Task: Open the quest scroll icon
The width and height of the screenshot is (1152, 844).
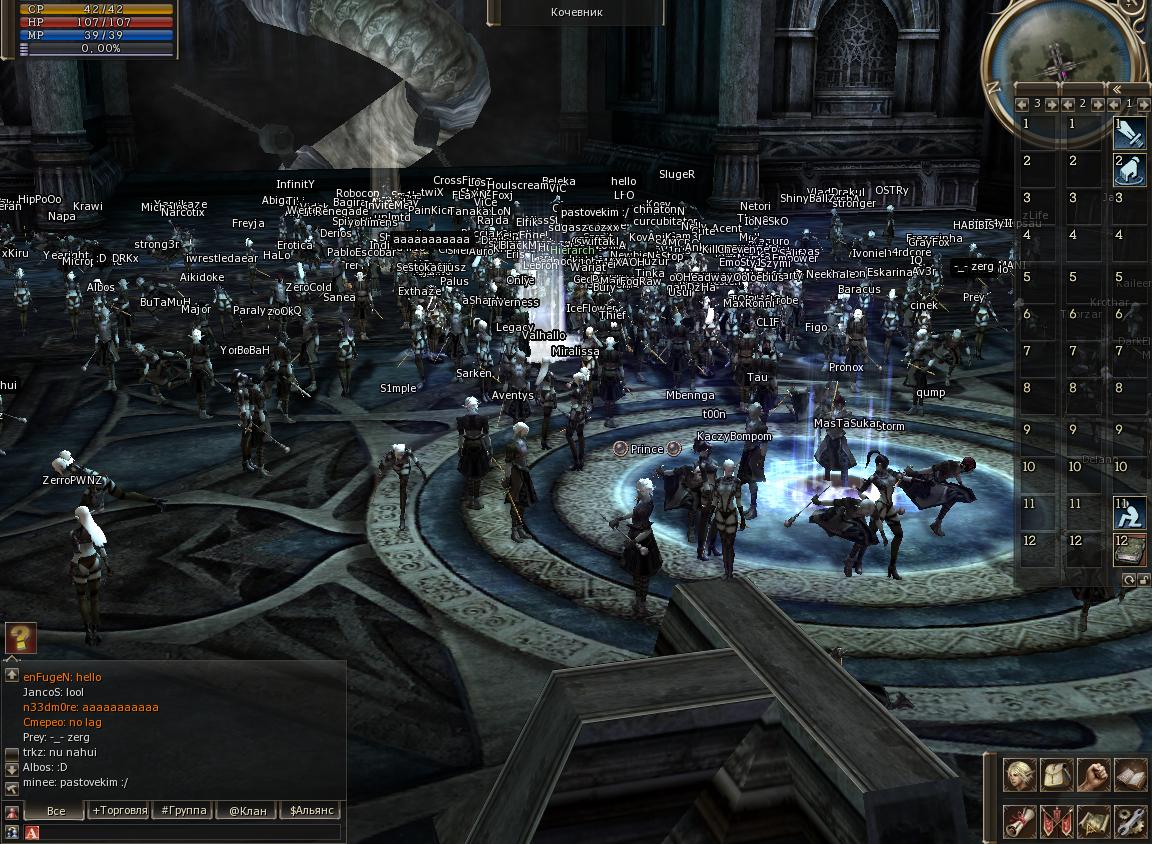Action: pos(1020,820)
